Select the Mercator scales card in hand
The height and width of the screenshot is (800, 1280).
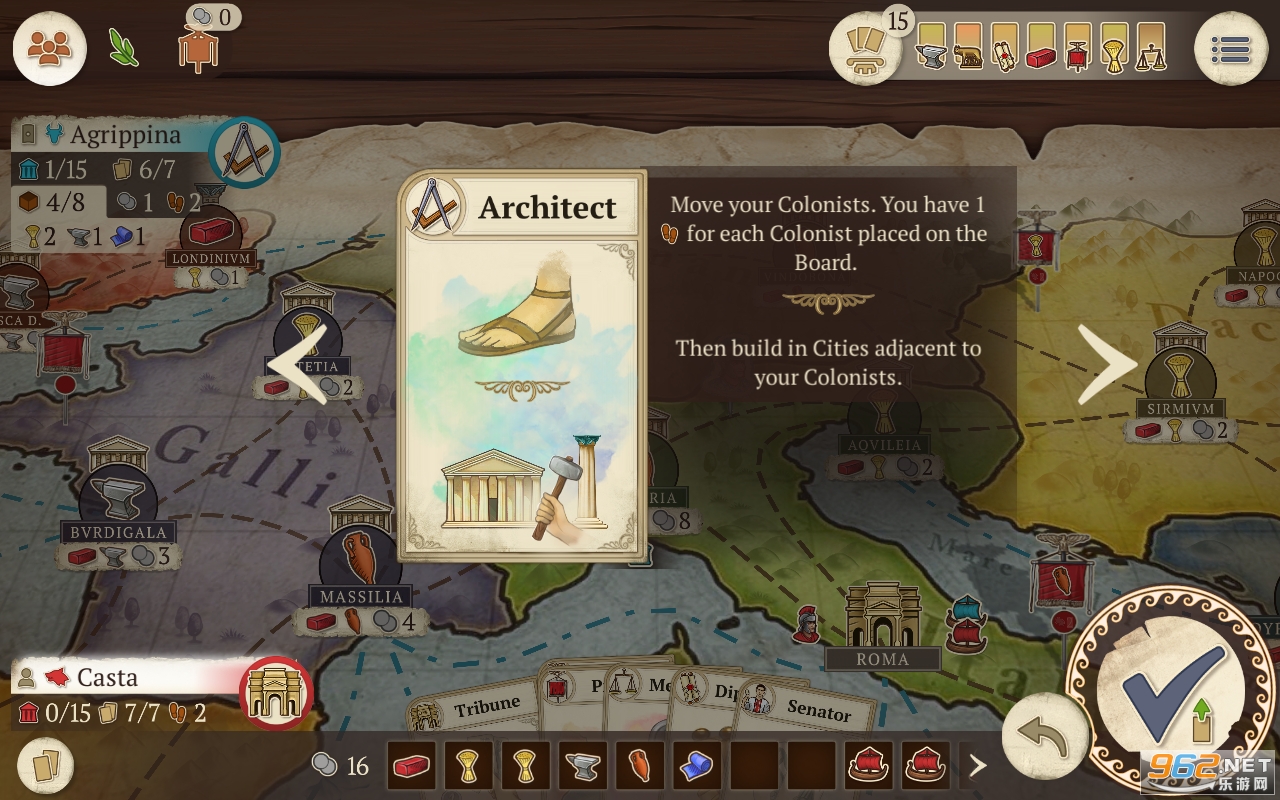(x=645, y=687)
